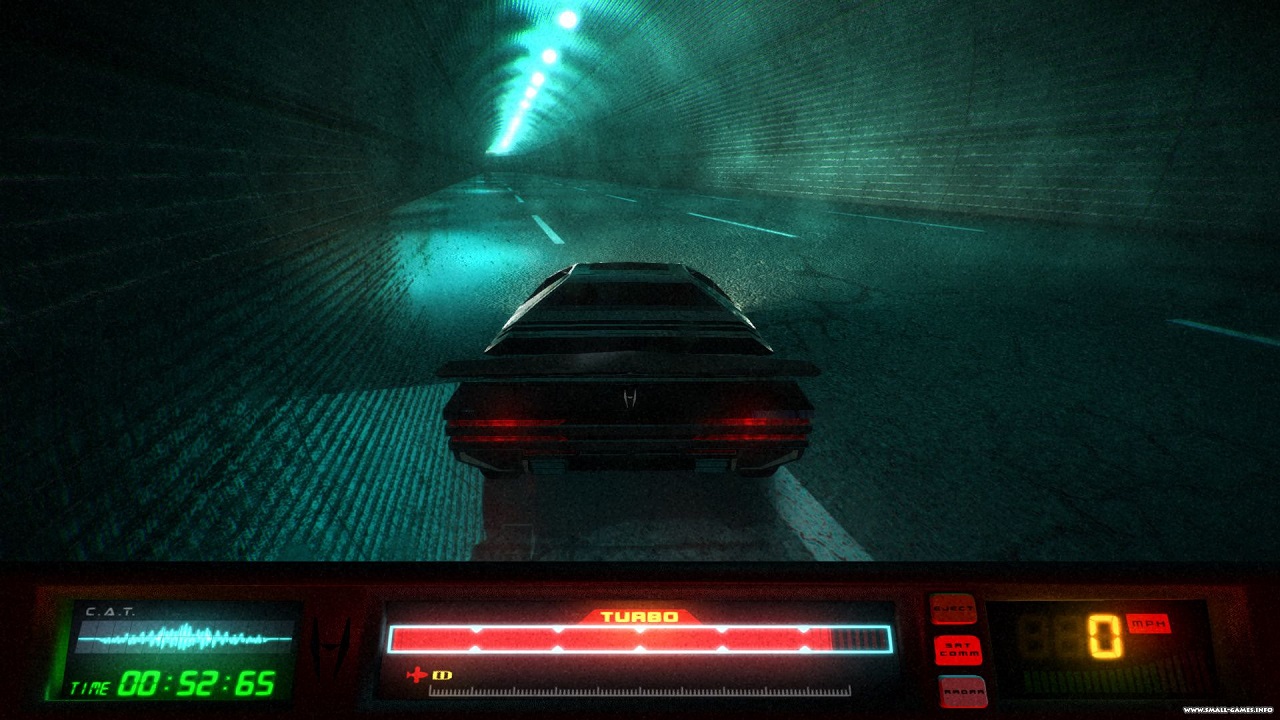Hit the EJECT dashboard button
Screen dimensions: 1280x720
tap(954, 609)
